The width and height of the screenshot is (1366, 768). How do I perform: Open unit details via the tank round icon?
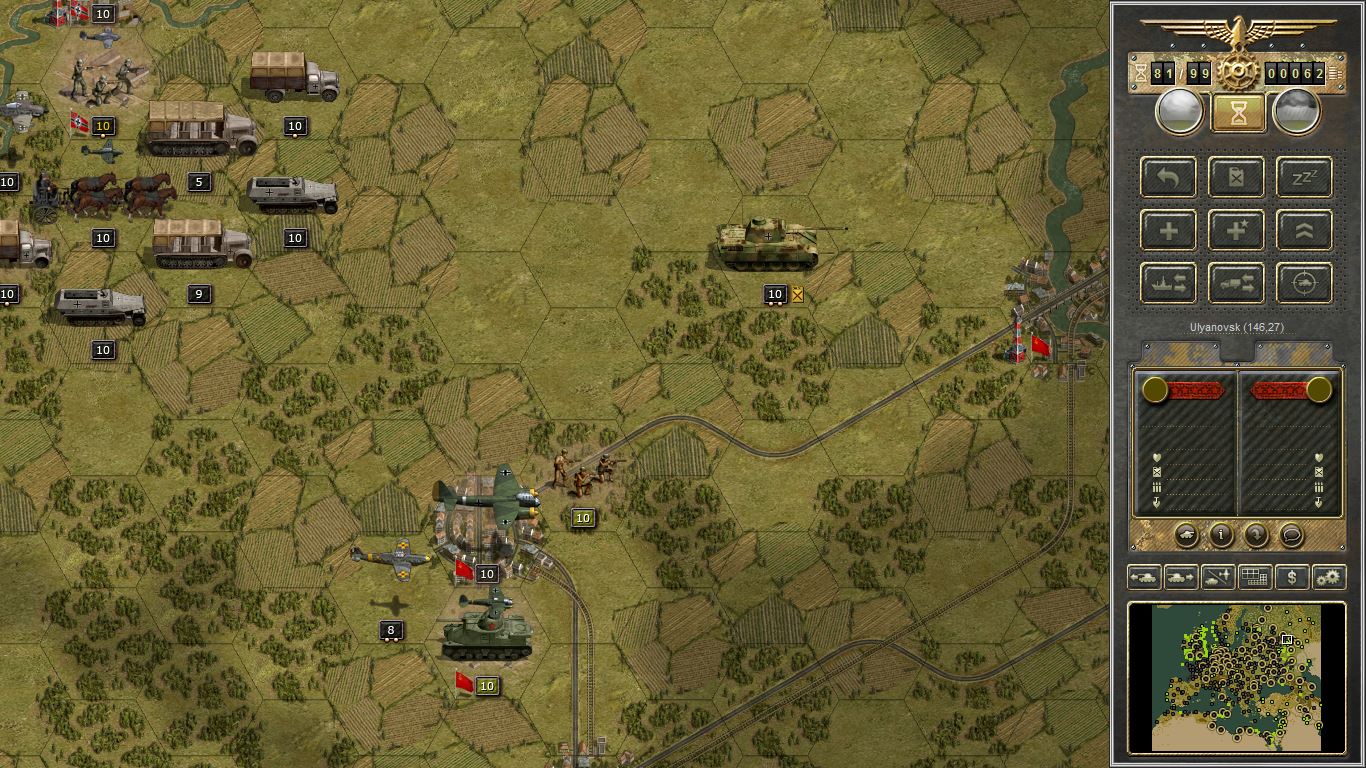tap(1185, 535)
